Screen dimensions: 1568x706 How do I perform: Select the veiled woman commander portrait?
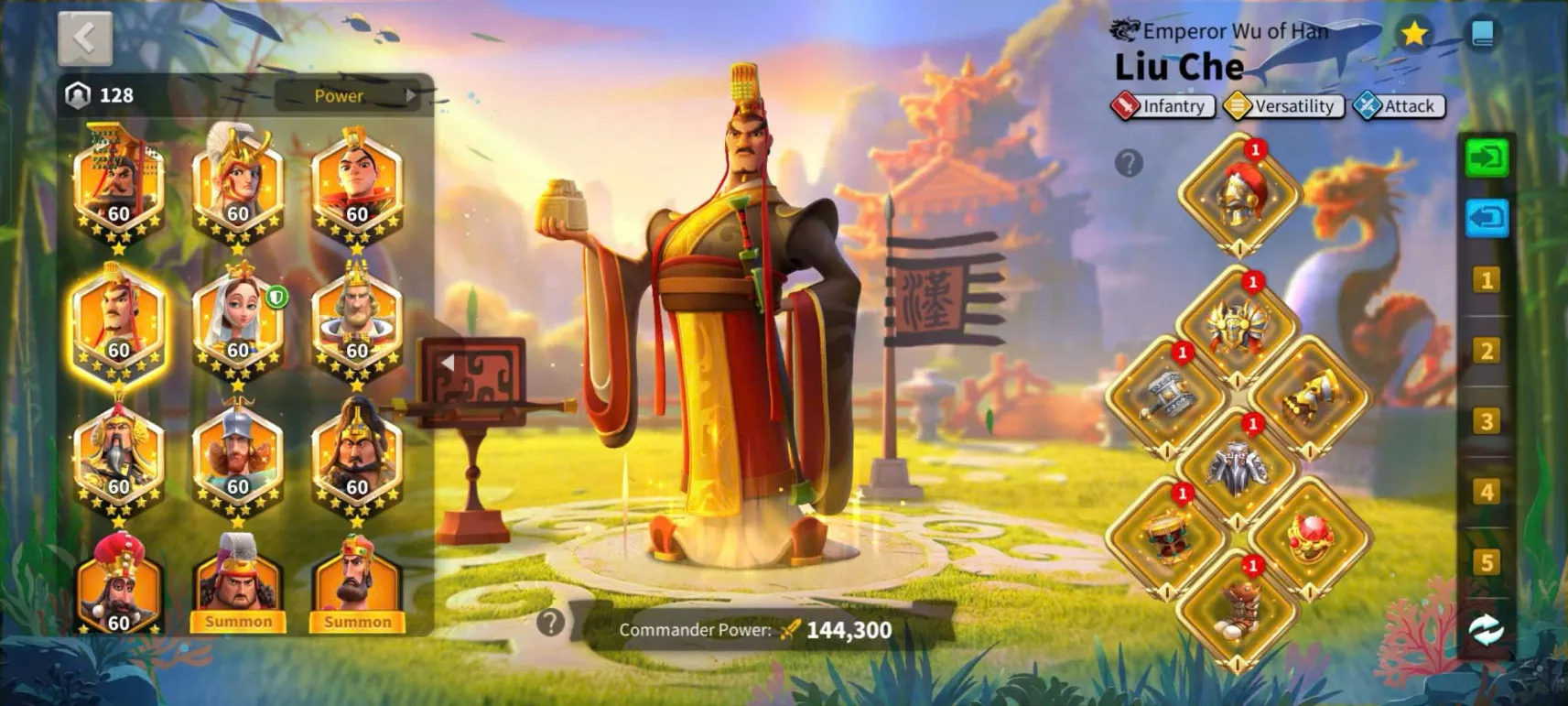238,322
